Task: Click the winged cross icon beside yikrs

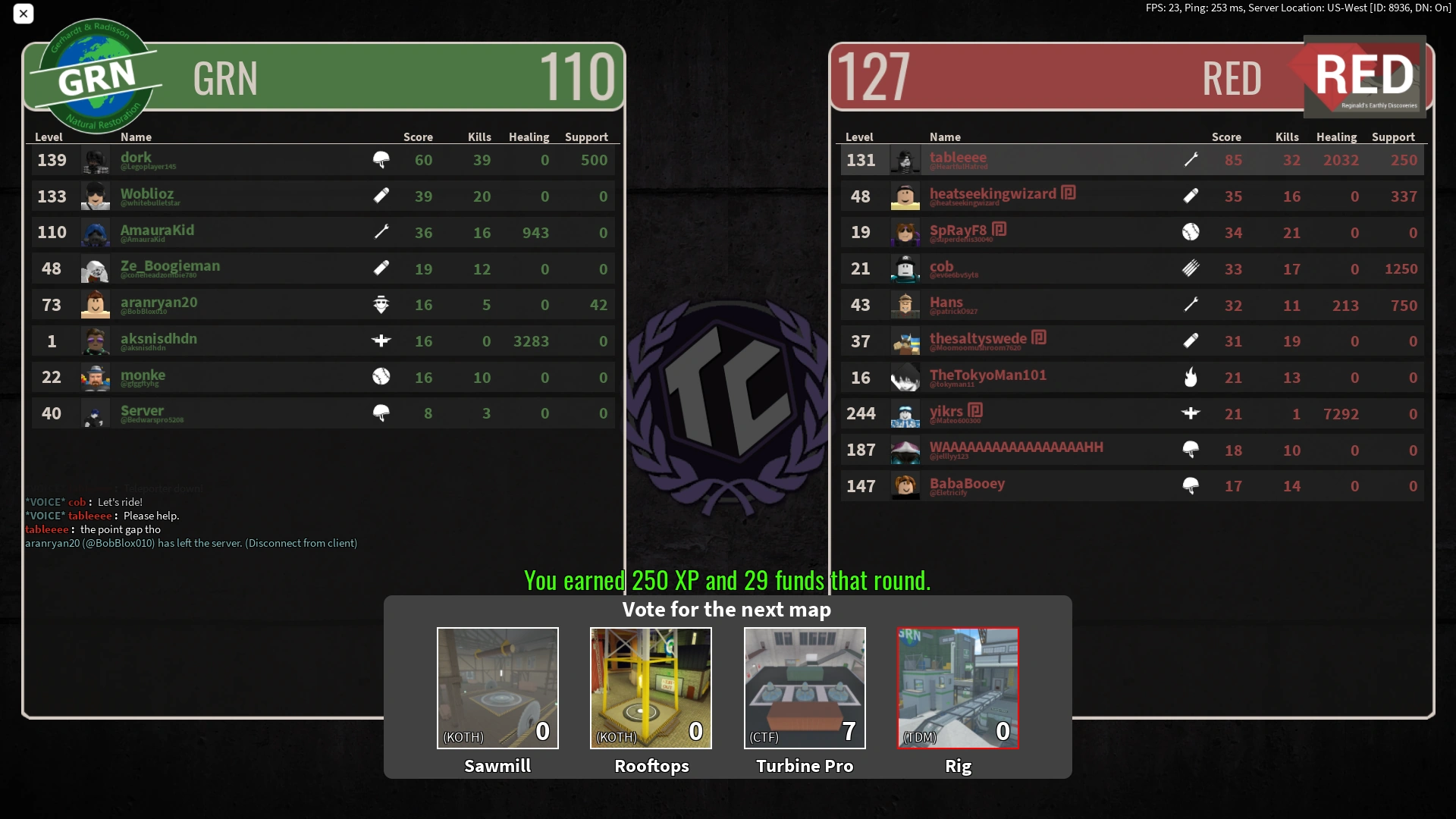Action: click(x=1191, y=413)
